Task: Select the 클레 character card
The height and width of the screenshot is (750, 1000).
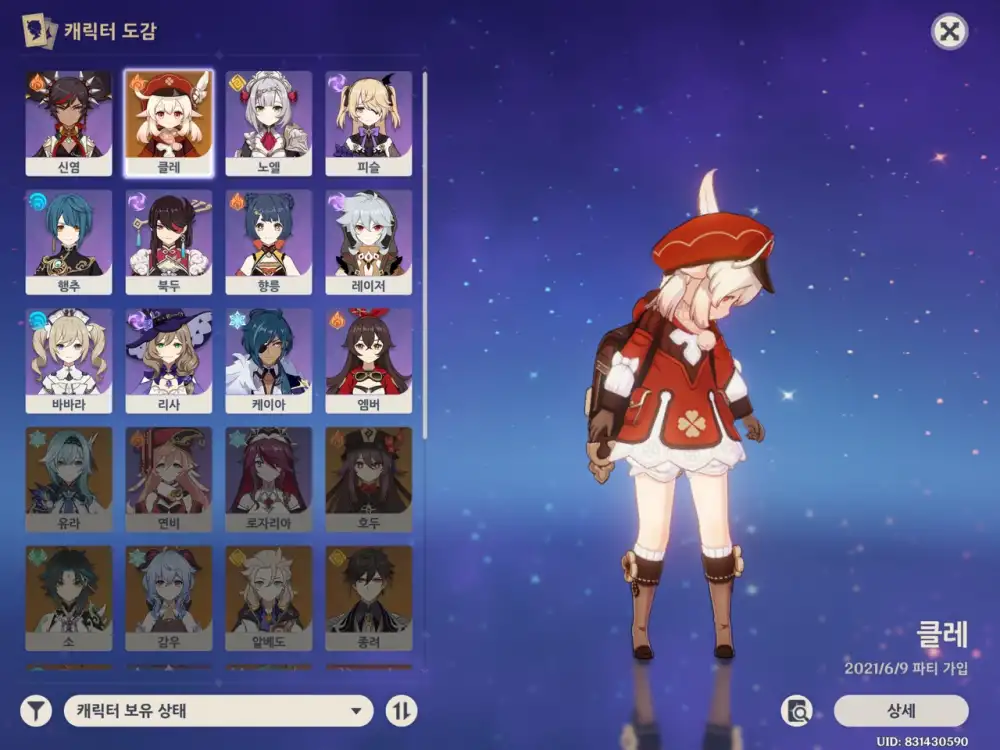Action: (x=169, y=122)
